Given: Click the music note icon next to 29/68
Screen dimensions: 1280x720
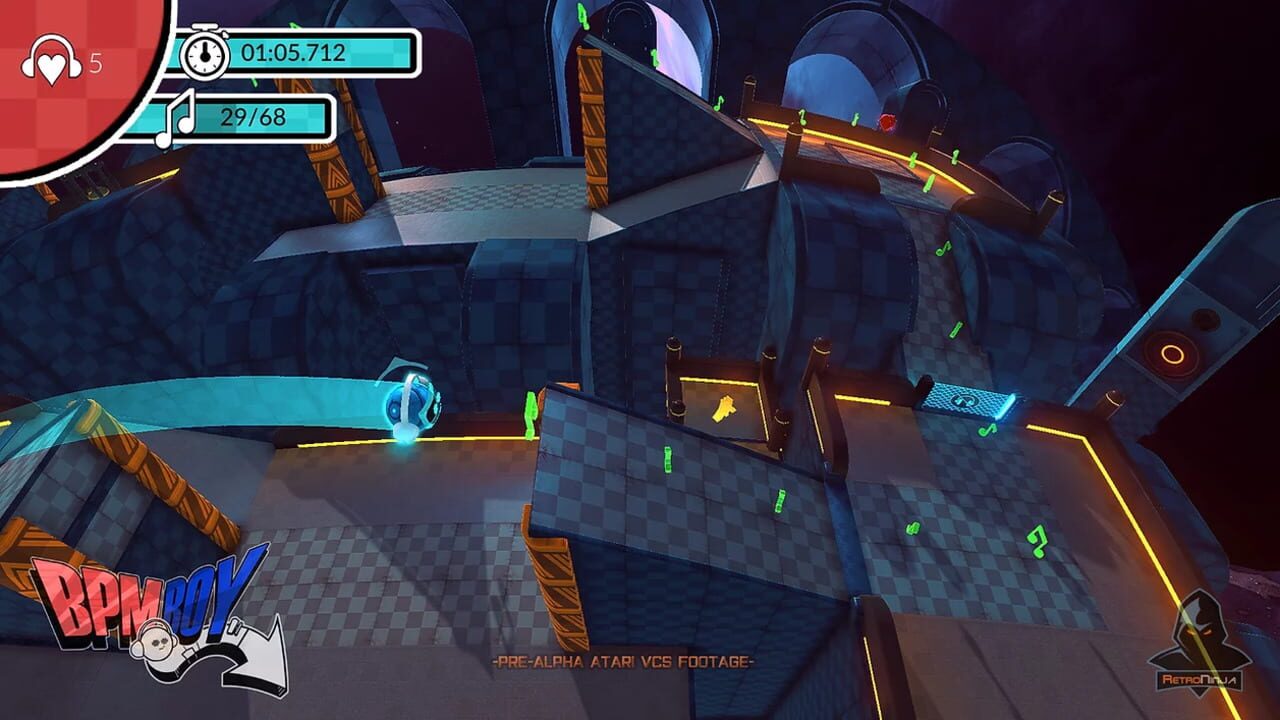Looking at the screenshot, I should point(178,120).
